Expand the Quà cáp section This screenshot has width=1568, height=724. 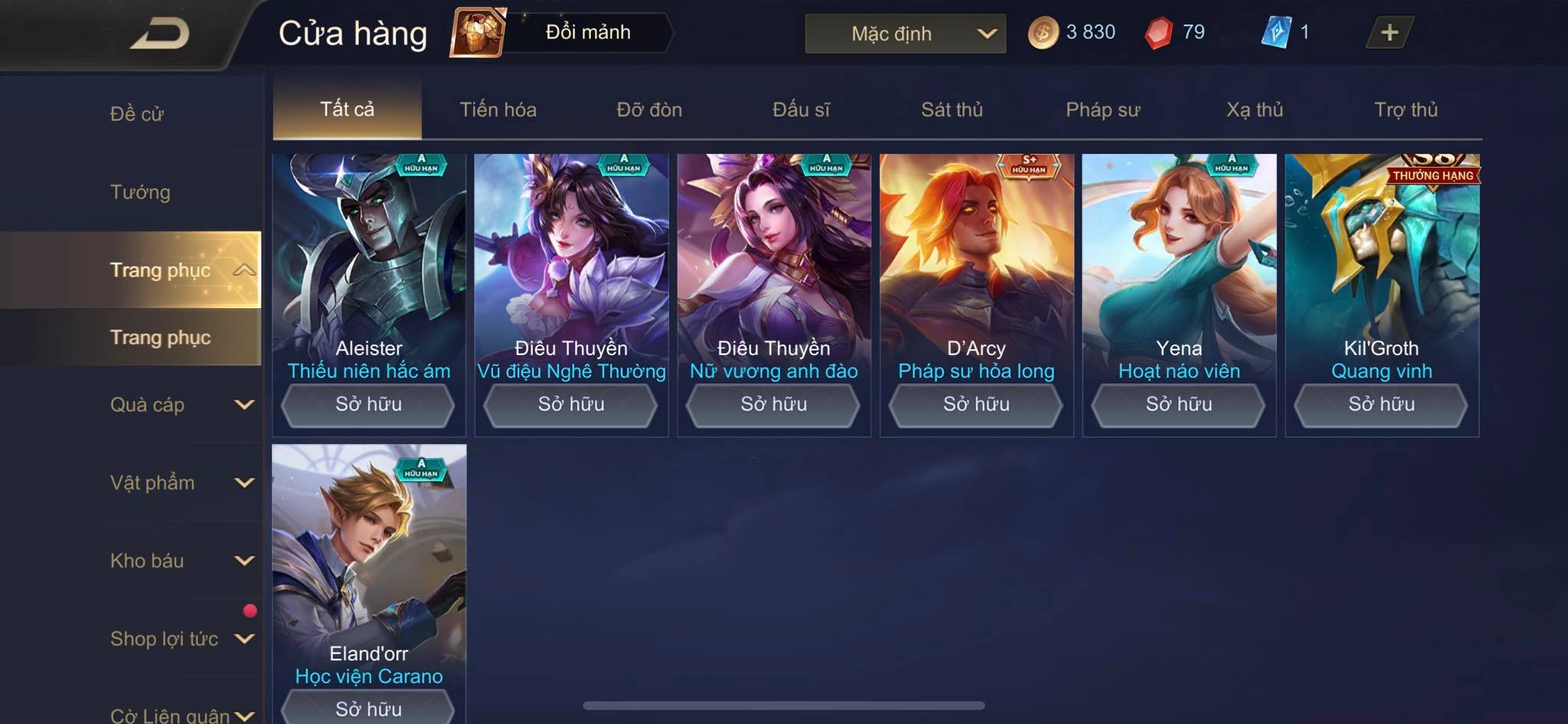(181, 405)
